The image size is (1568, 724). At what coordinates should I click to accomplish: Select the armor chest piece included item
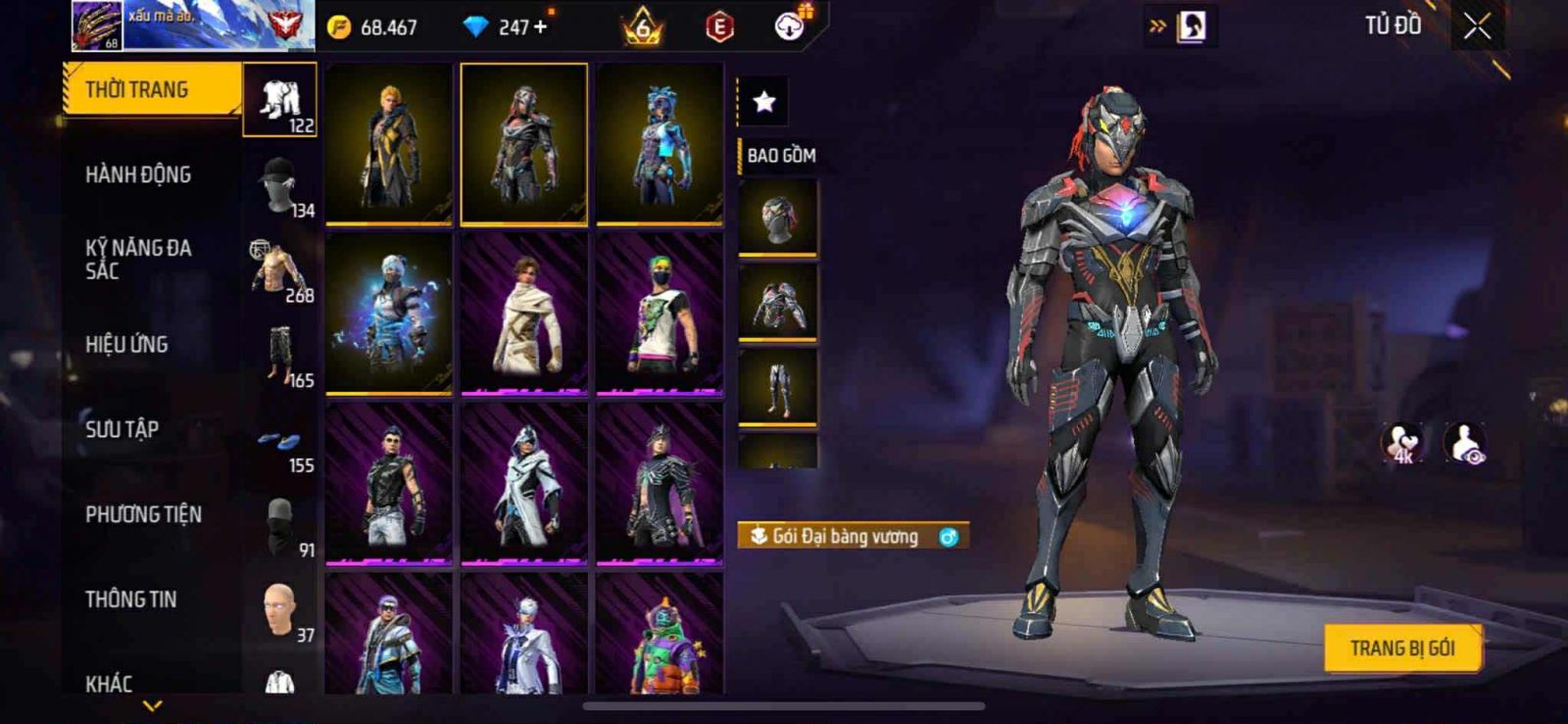[777, 304]
